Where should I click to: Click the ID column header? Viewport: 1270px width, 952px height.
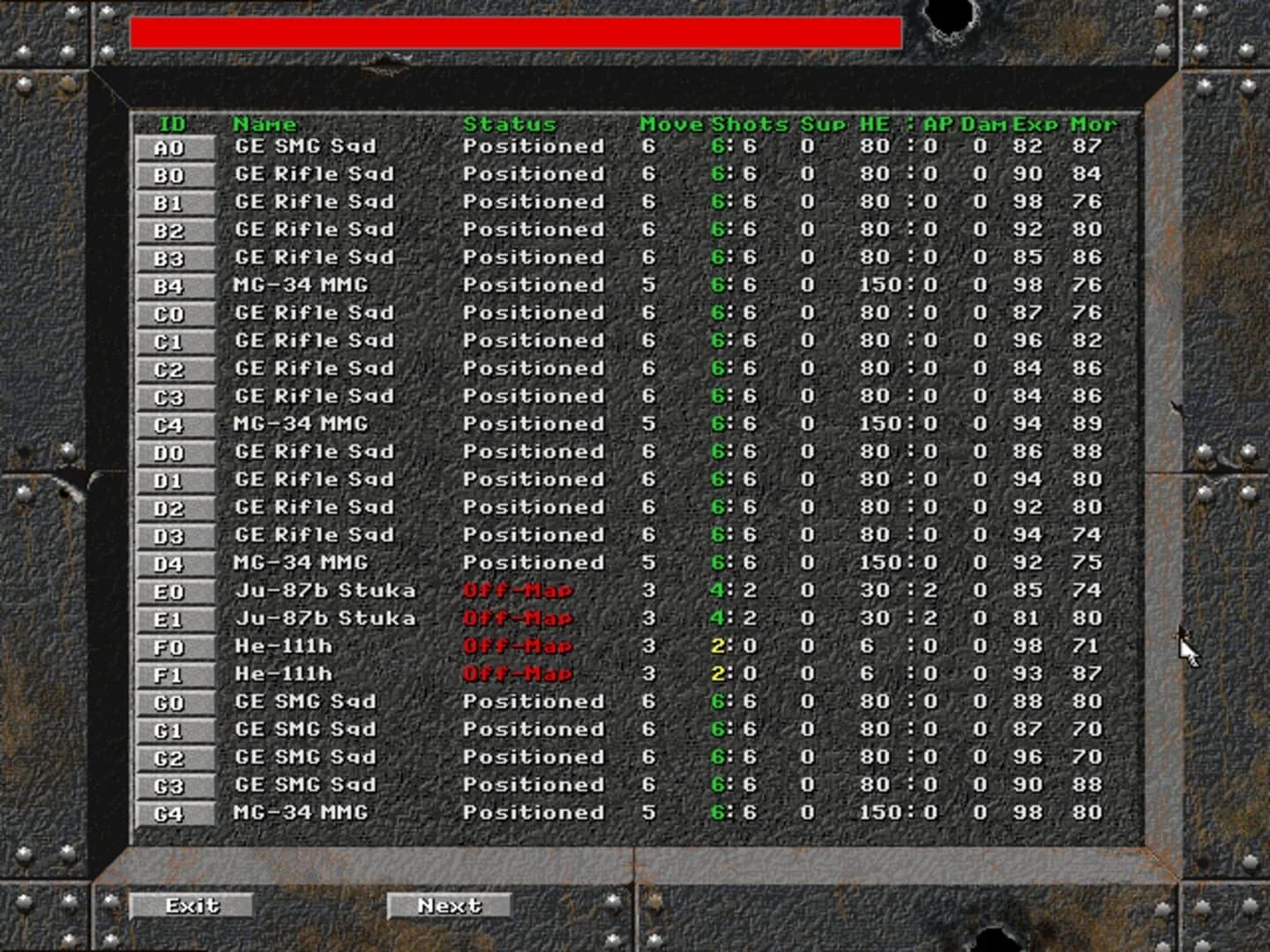coord(174,124)
